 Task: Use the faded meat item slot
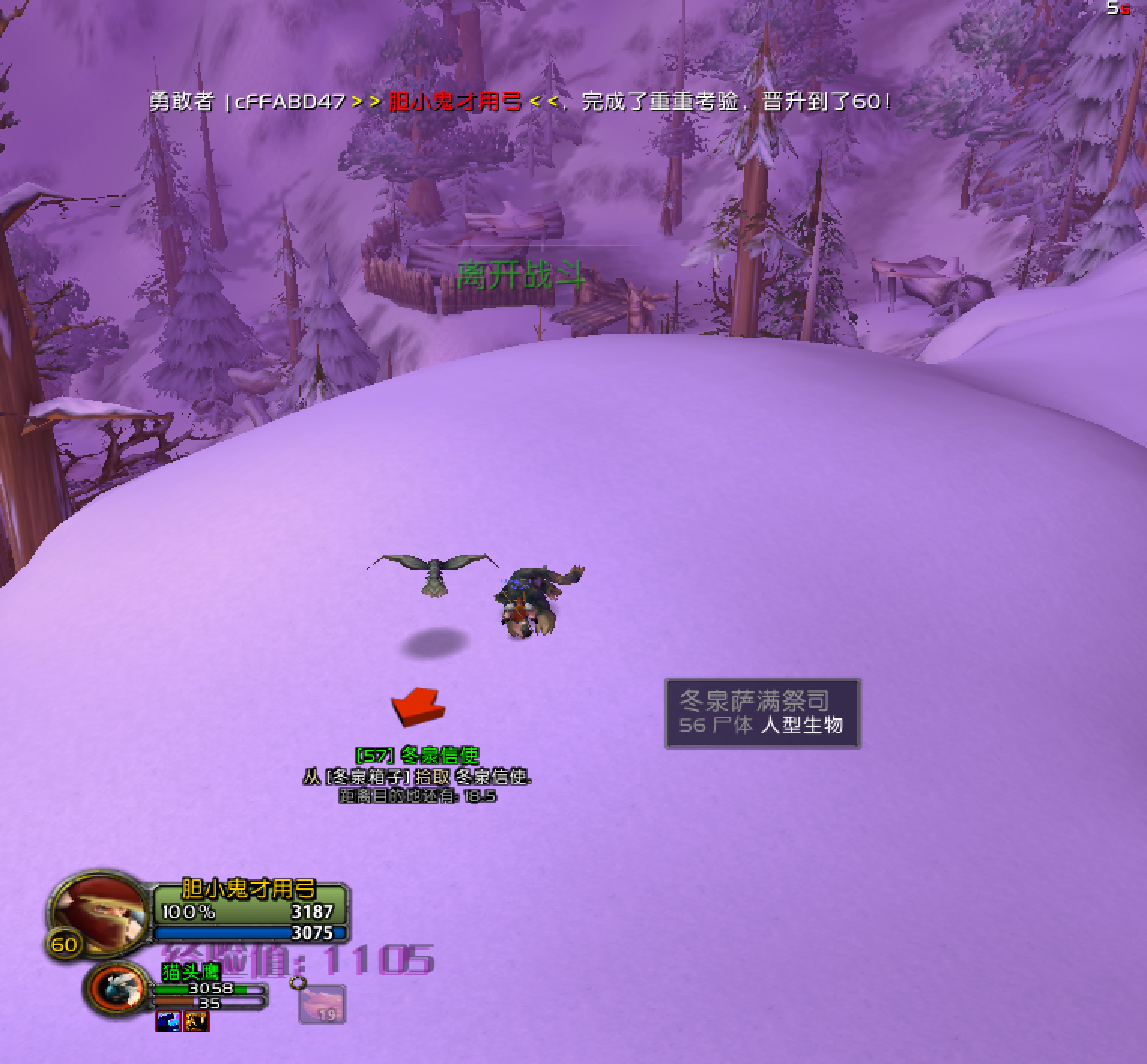click(322, 1004)
